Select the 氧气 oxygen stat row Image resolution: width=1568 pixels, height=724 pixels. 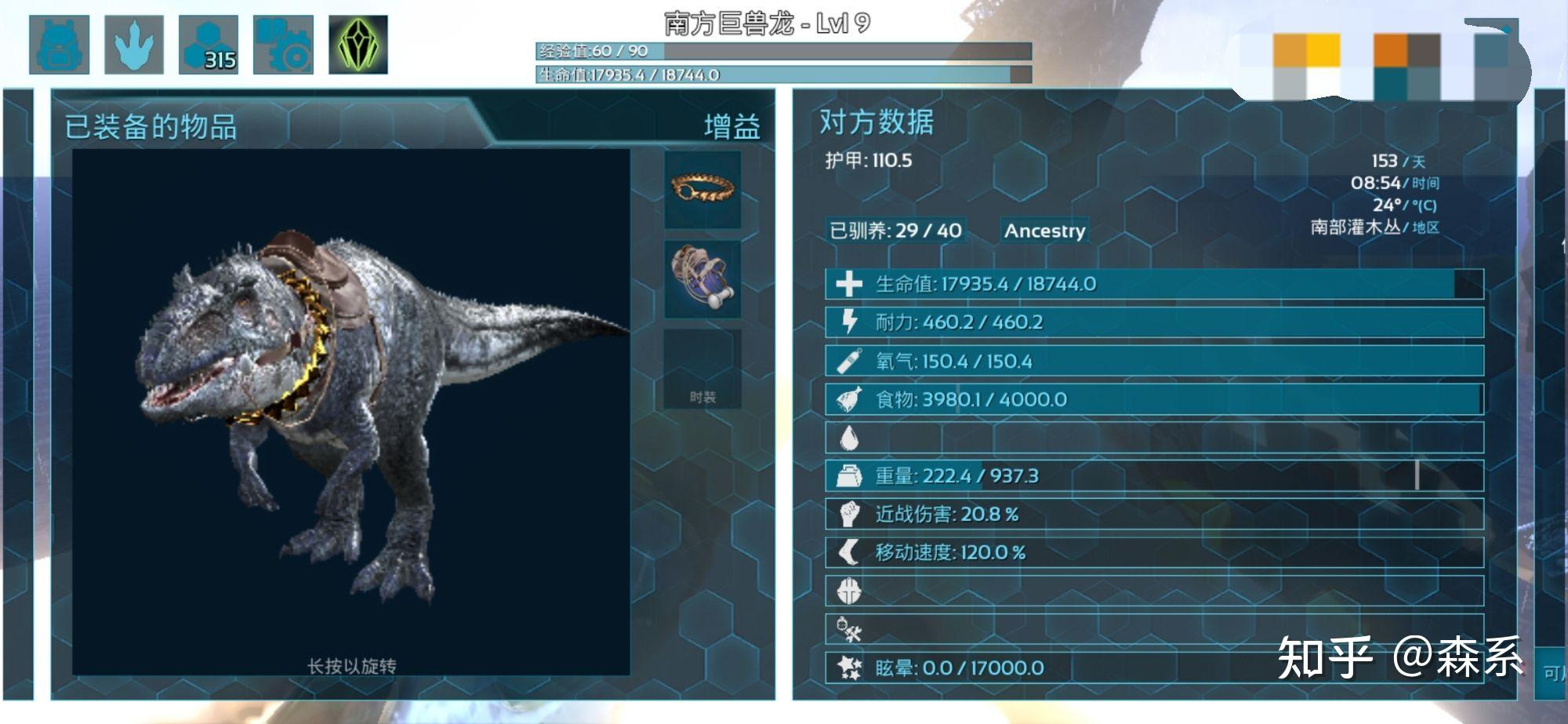click(1154, 361)
